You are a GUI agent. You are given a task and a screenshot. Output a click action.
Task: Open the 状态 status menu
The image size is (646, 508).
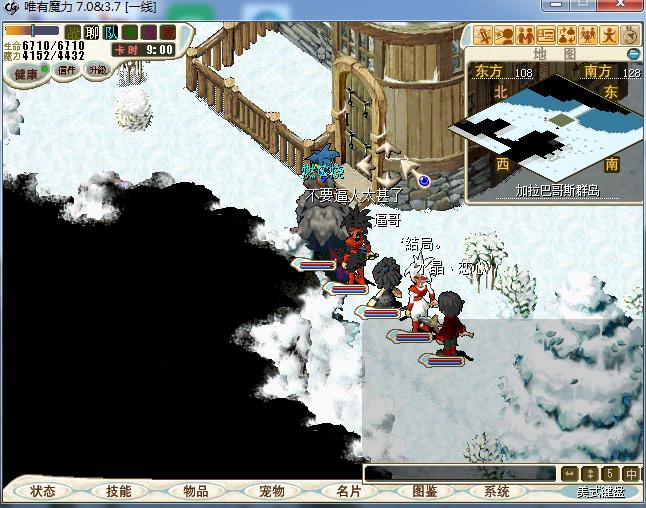tap(43, 491)
